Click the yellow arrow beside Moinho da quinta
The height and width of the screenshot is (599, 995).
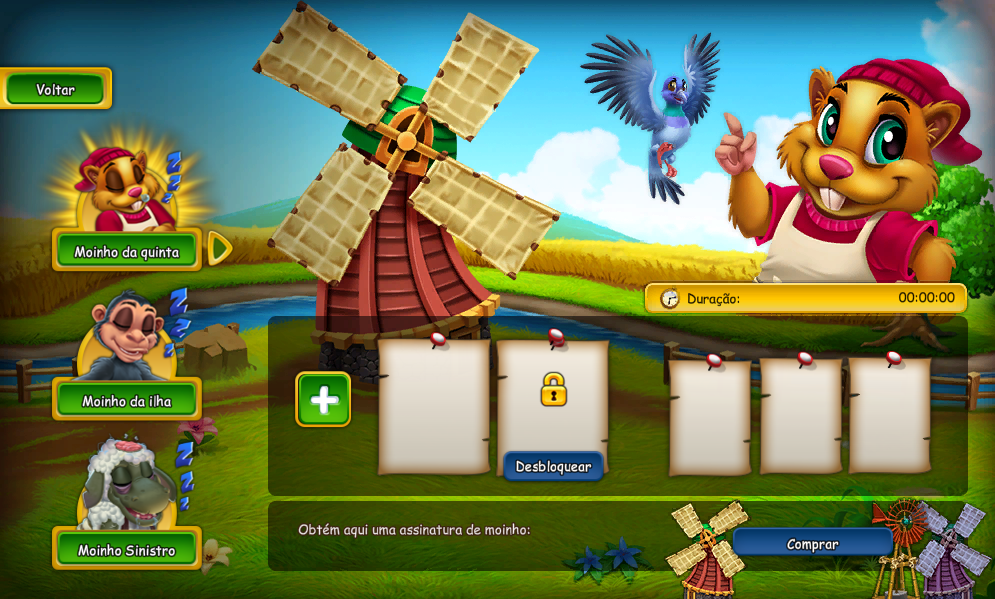click(x=219, y=248)
